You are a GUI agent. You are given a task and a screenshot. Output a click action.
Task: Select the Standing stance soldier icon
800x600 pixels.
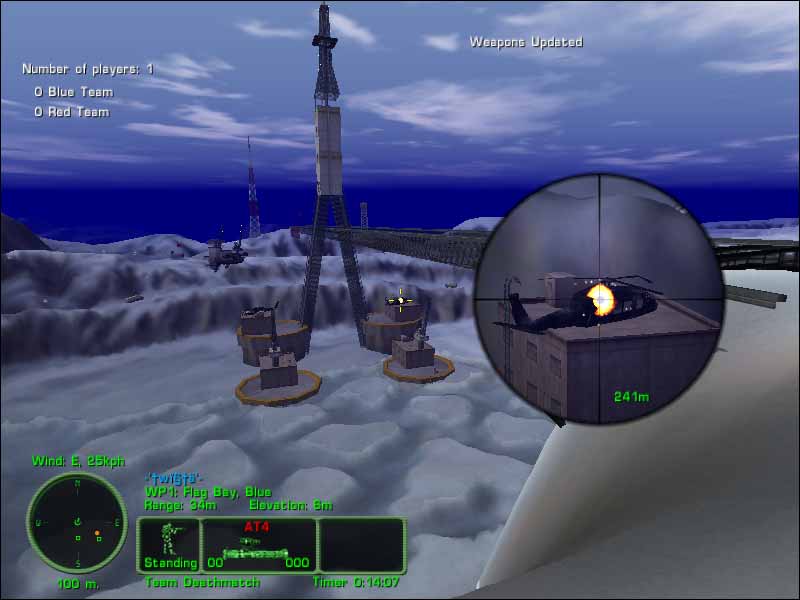[x=169, y=544]
